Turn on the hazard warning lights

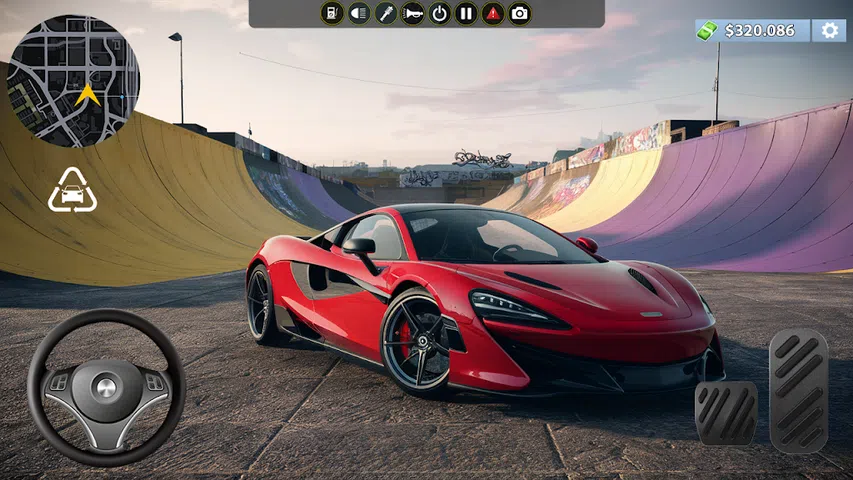pos(493,13)
